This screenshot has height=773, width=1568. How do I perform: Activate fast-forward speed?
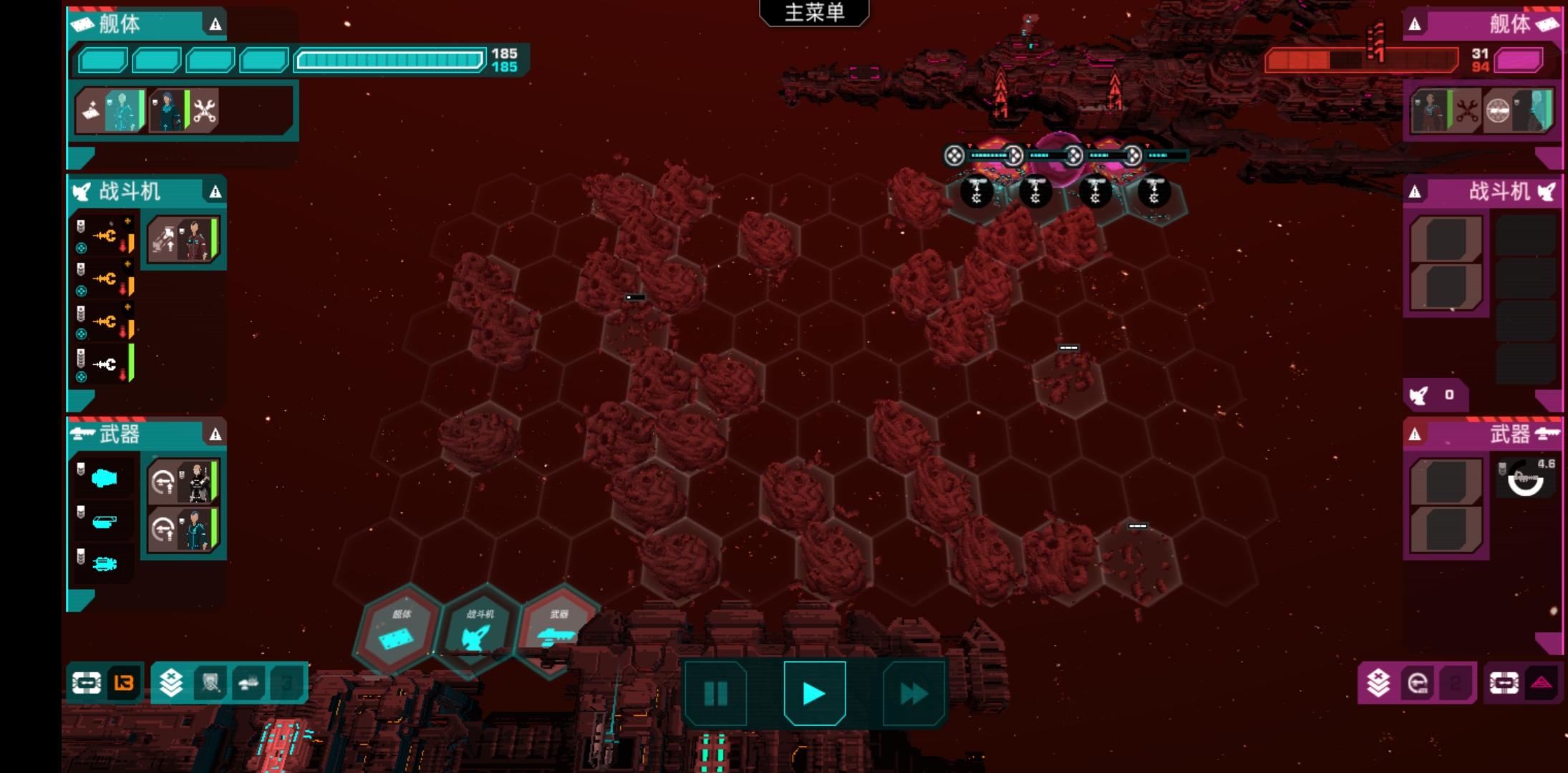pyautogui.click(x=913, y=693)
